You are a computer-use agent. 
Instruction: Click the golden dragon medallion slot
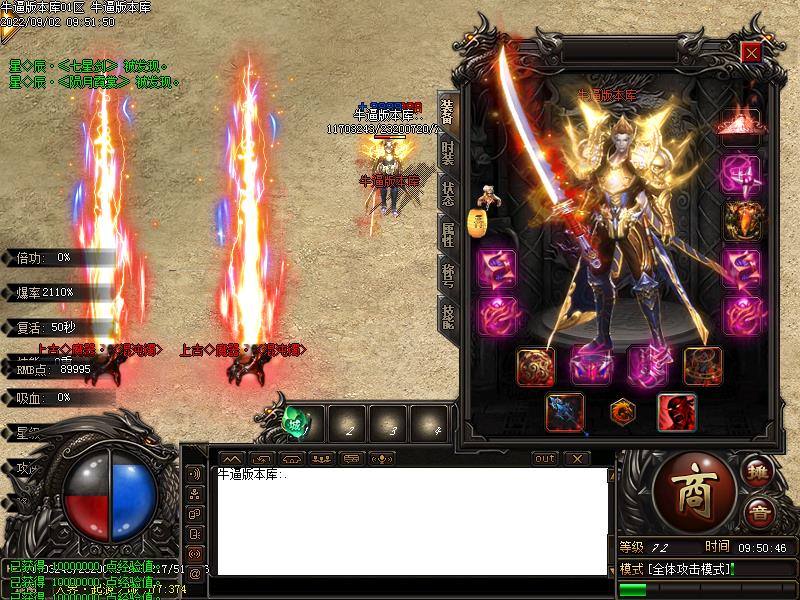point(621,412)
